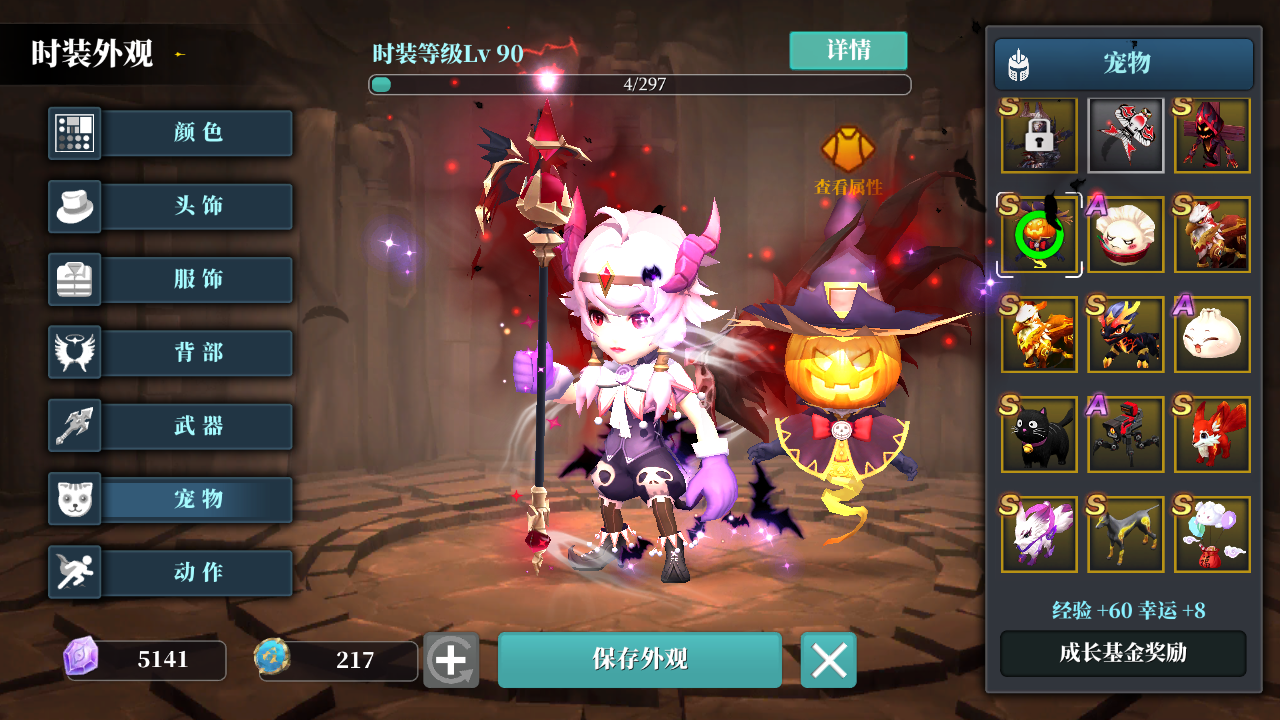
Task: Select the top hat icon beside 头饰
Action: (x=73, y=206)
